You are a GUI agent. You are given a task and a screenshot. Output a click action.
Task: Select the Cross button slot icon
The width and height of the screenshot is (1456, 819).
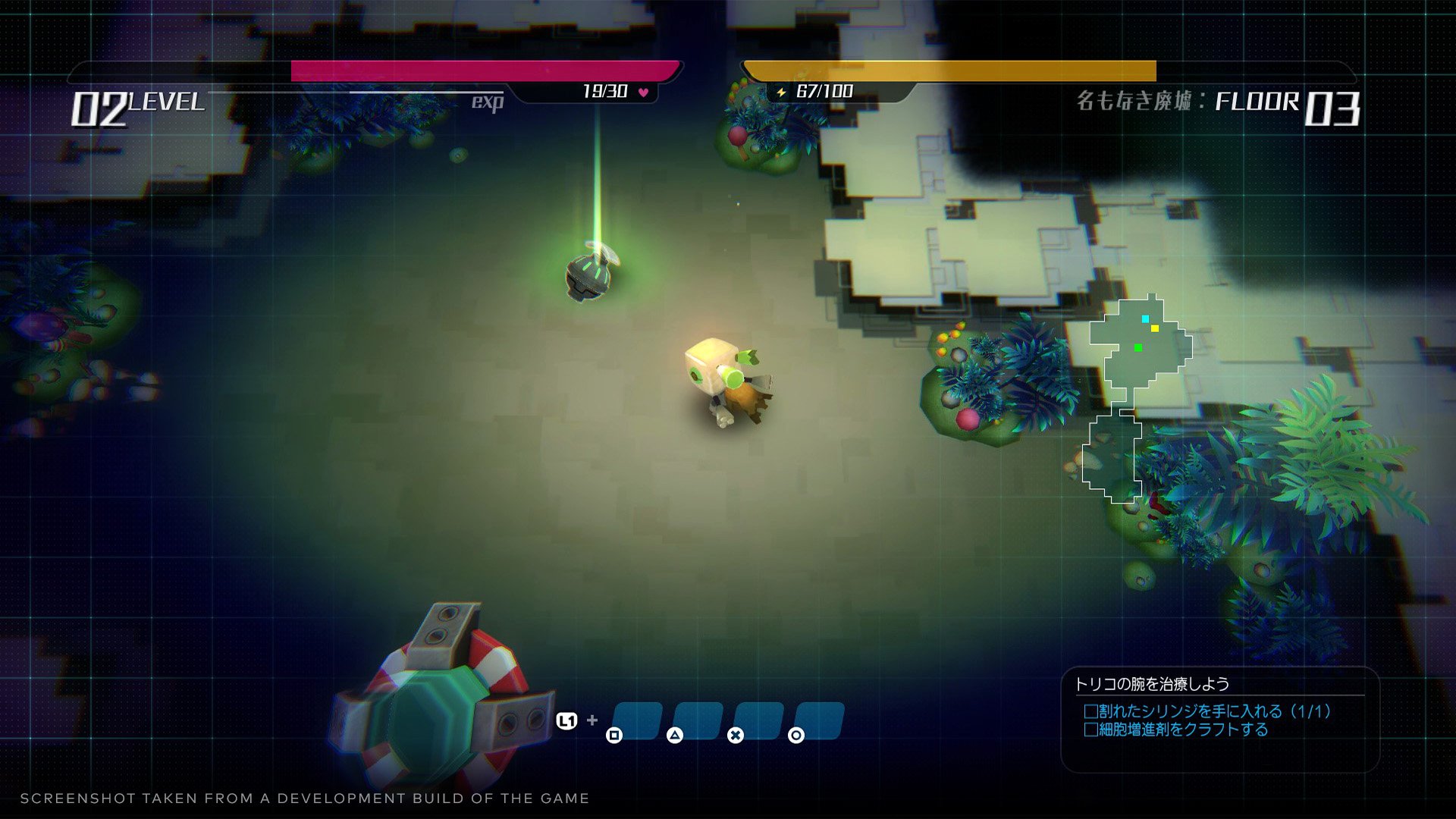point(735,736)
